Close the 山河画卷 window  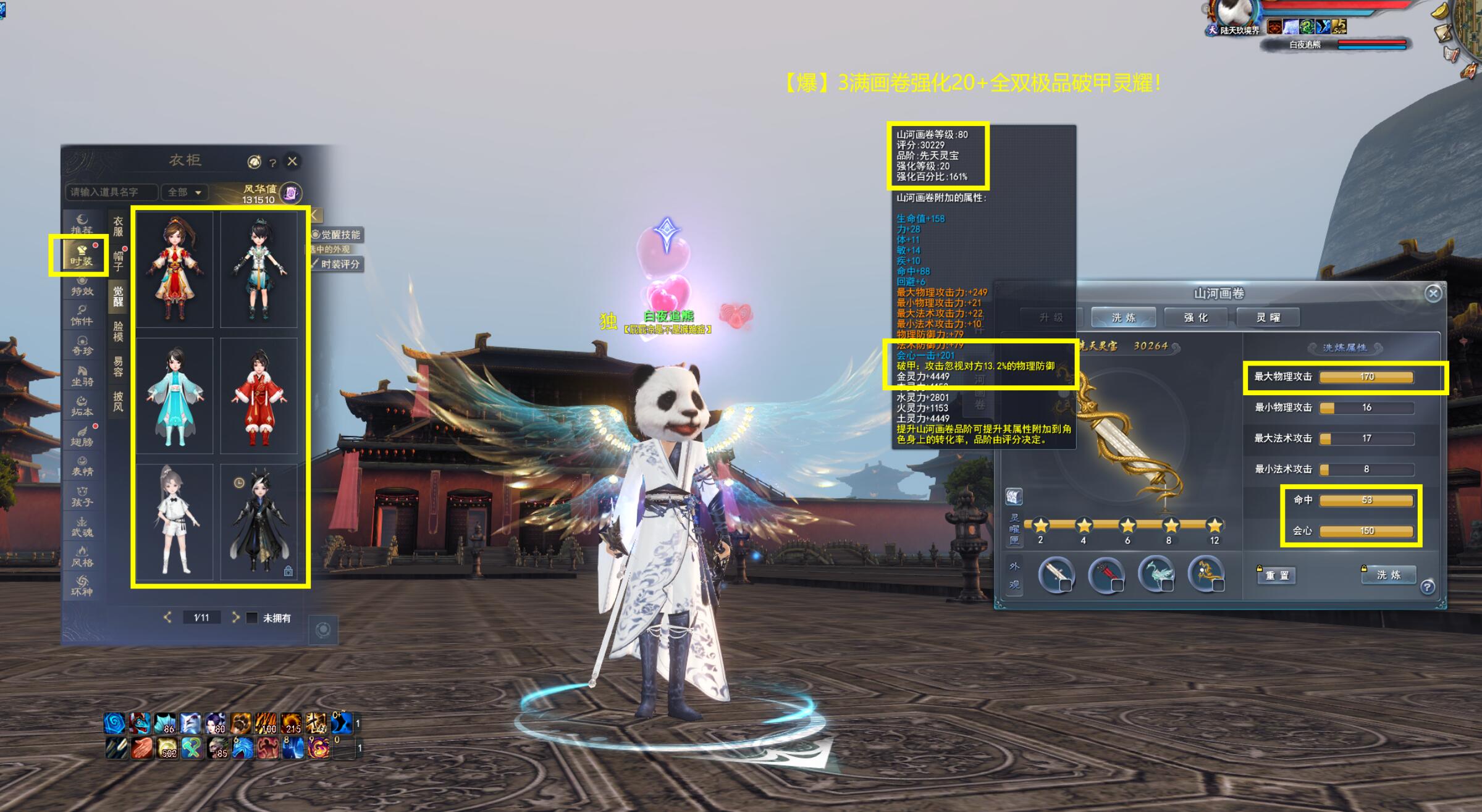(x=1433, y=293)
